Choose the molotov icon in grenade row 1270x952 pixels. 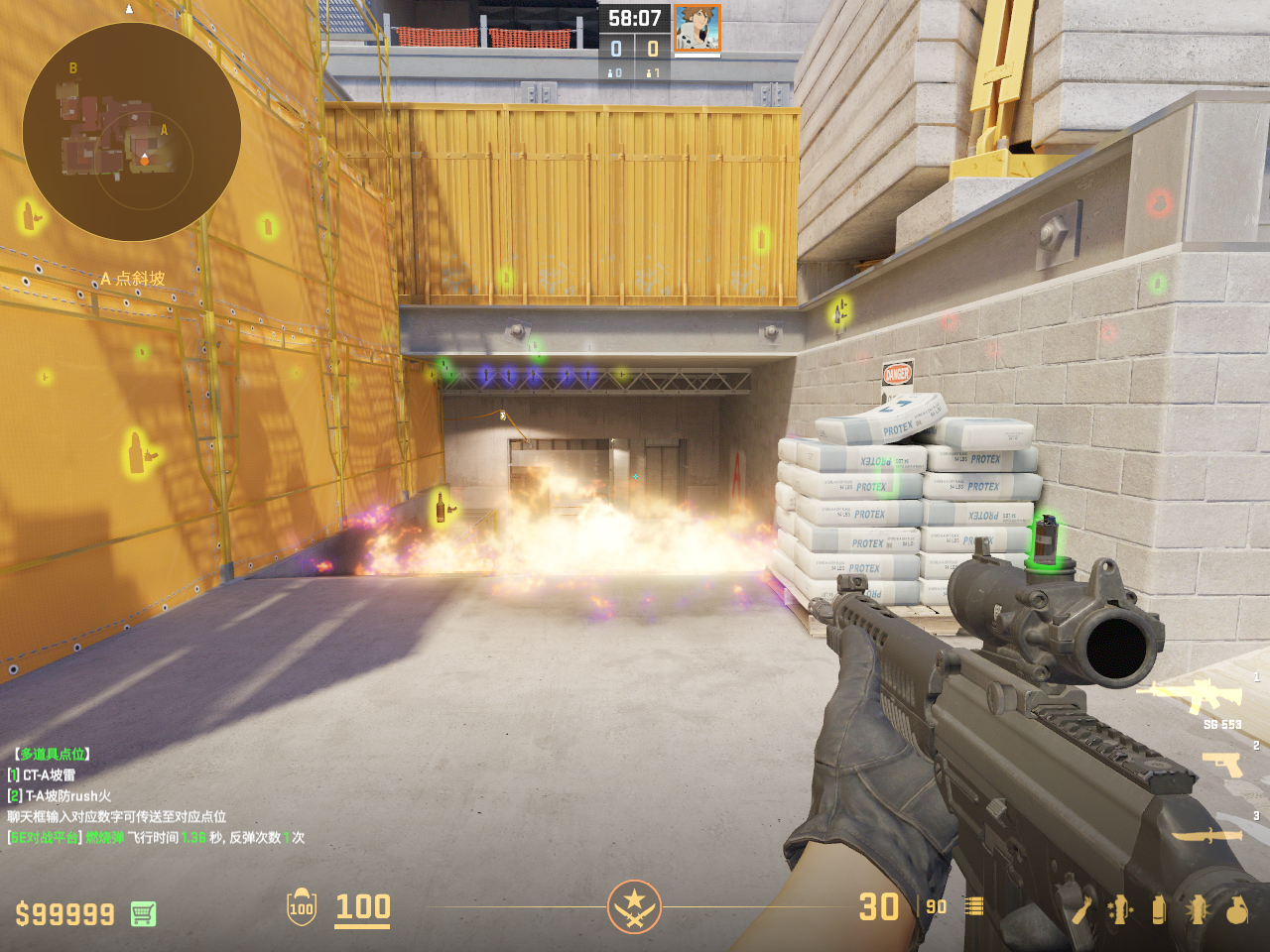point(1081,909)
